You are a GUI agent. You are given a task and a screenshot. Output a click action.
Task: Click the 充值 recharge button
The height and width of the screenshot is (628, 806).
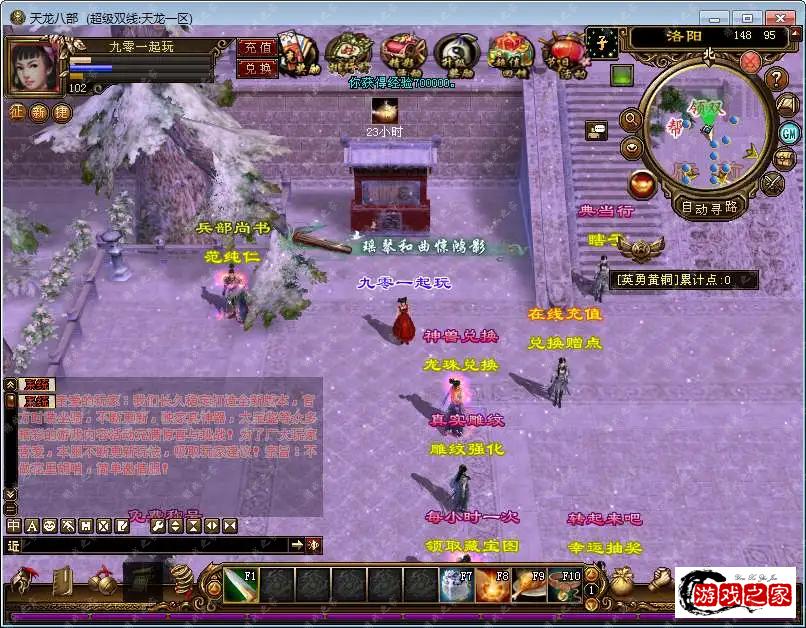[x=257, y=48]
